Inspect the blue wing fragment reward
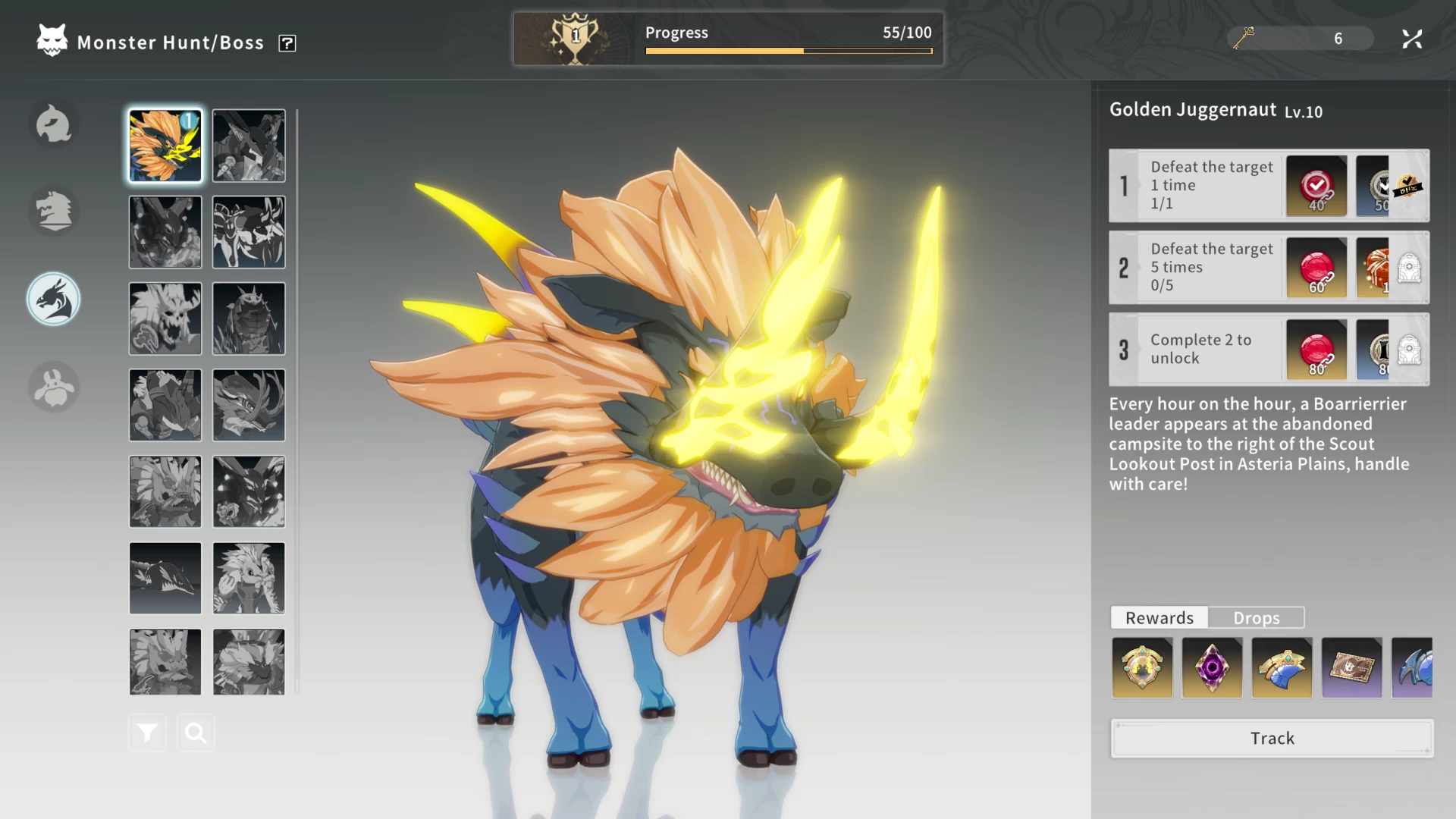The image size is (1456, 819). pos(1282,667)
